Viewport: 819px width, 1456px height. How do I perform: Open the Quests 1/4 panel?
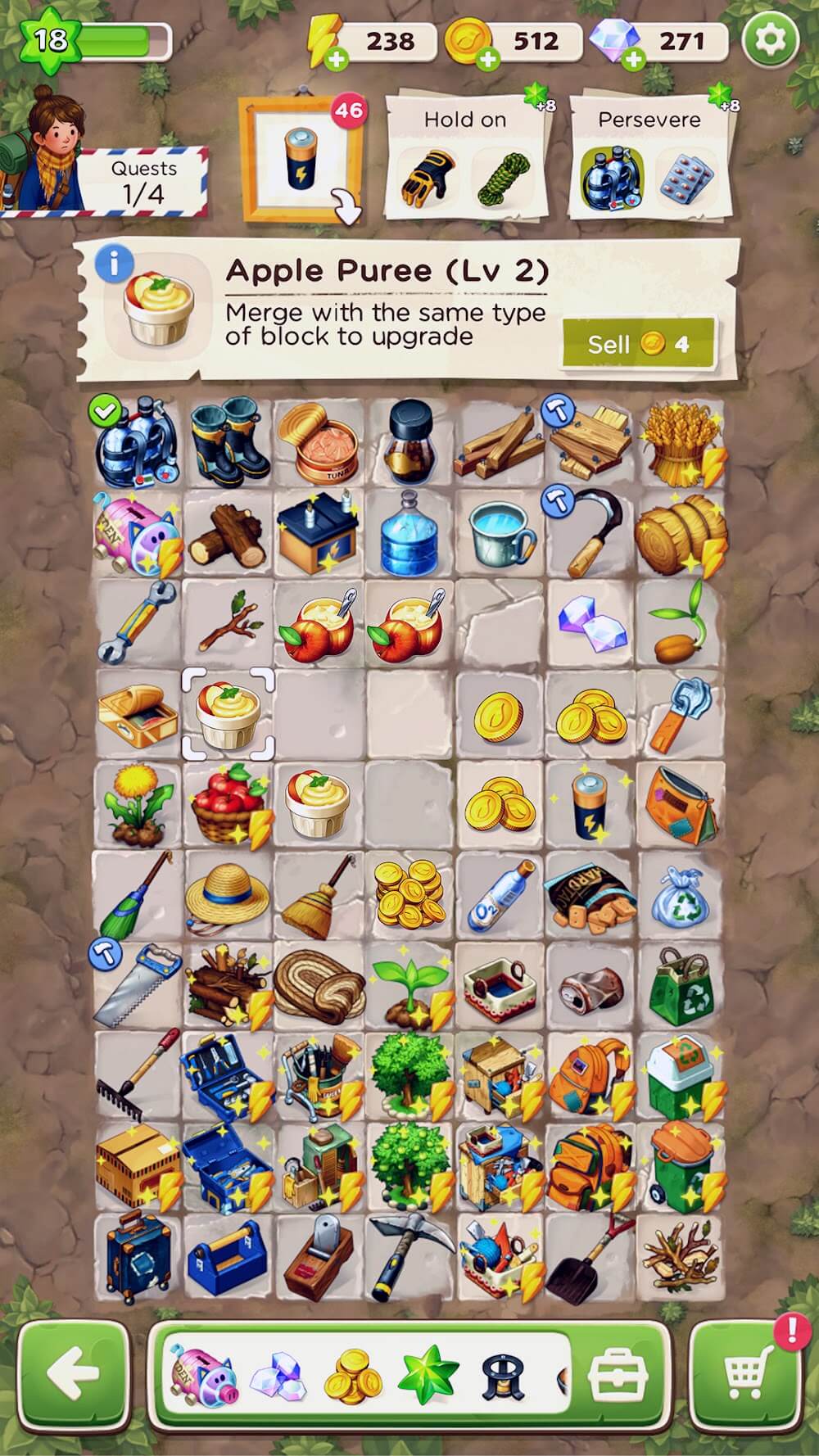[x=144, y=182]
